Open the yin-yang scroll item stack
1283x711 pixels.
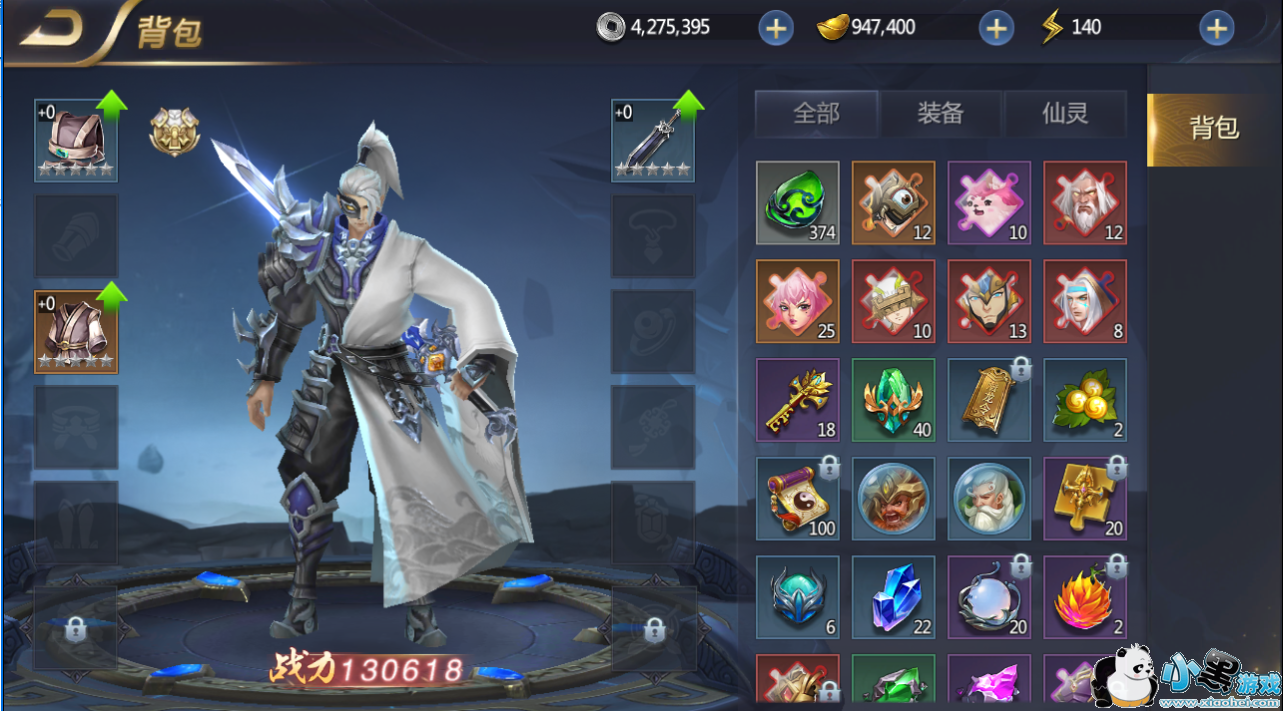click(797, 498)
